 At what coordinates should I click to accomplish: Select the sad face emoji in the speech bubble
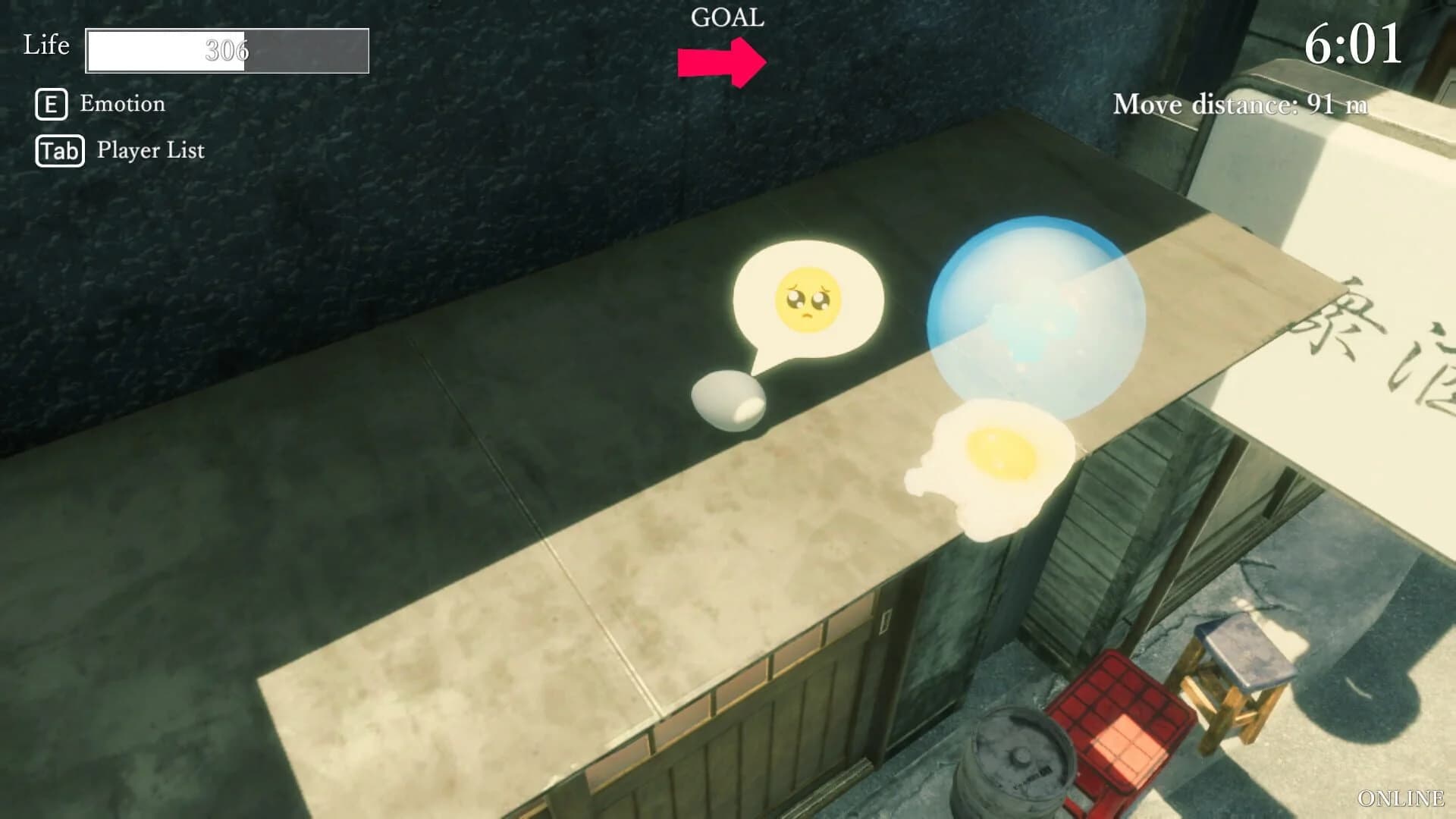click(x=808, y=300)
